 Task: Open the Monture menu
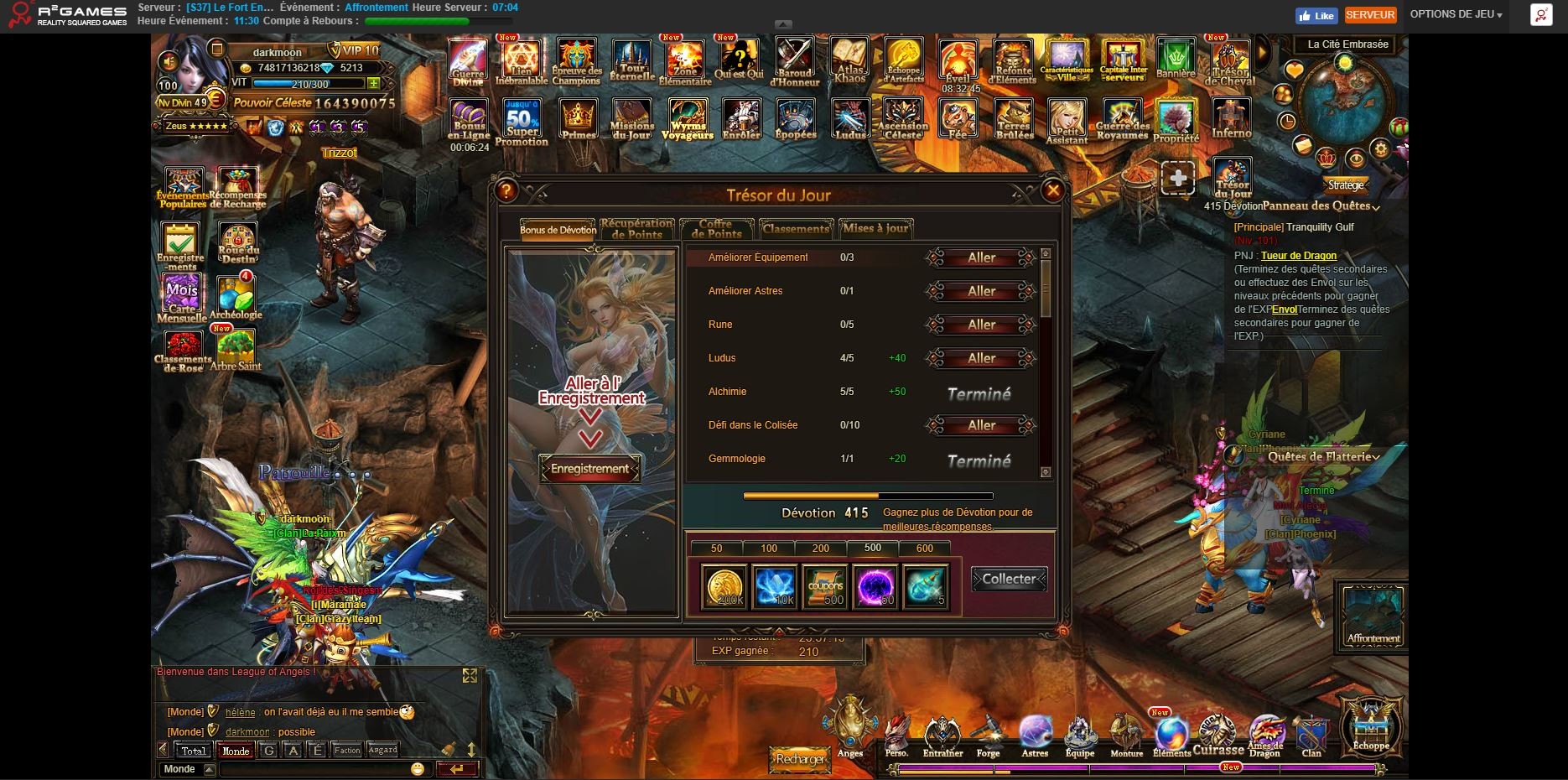[x=1126, y=737]
